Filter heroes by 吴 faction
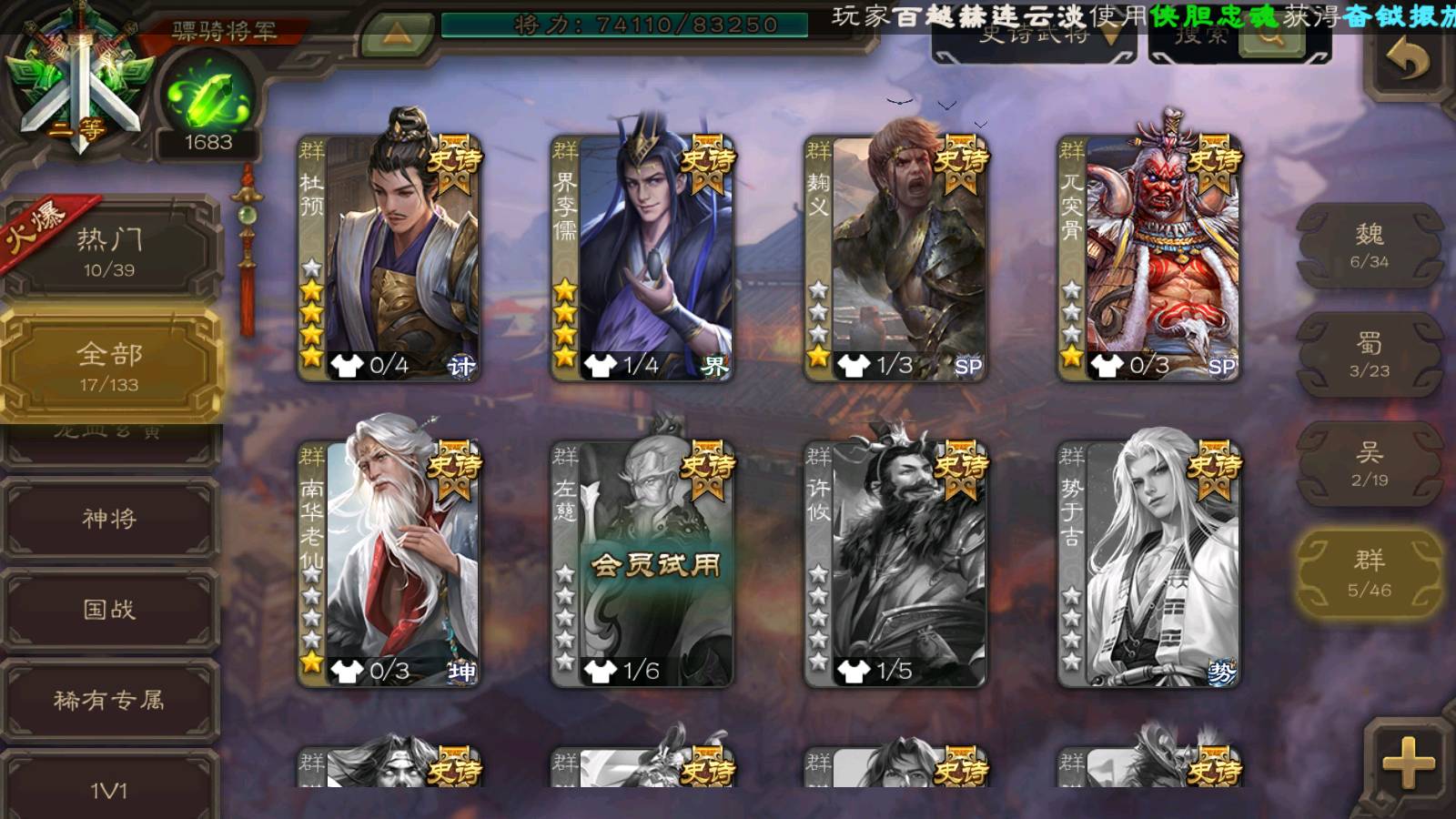This screenshot has height=819, width=1456. click(1369, 464)
